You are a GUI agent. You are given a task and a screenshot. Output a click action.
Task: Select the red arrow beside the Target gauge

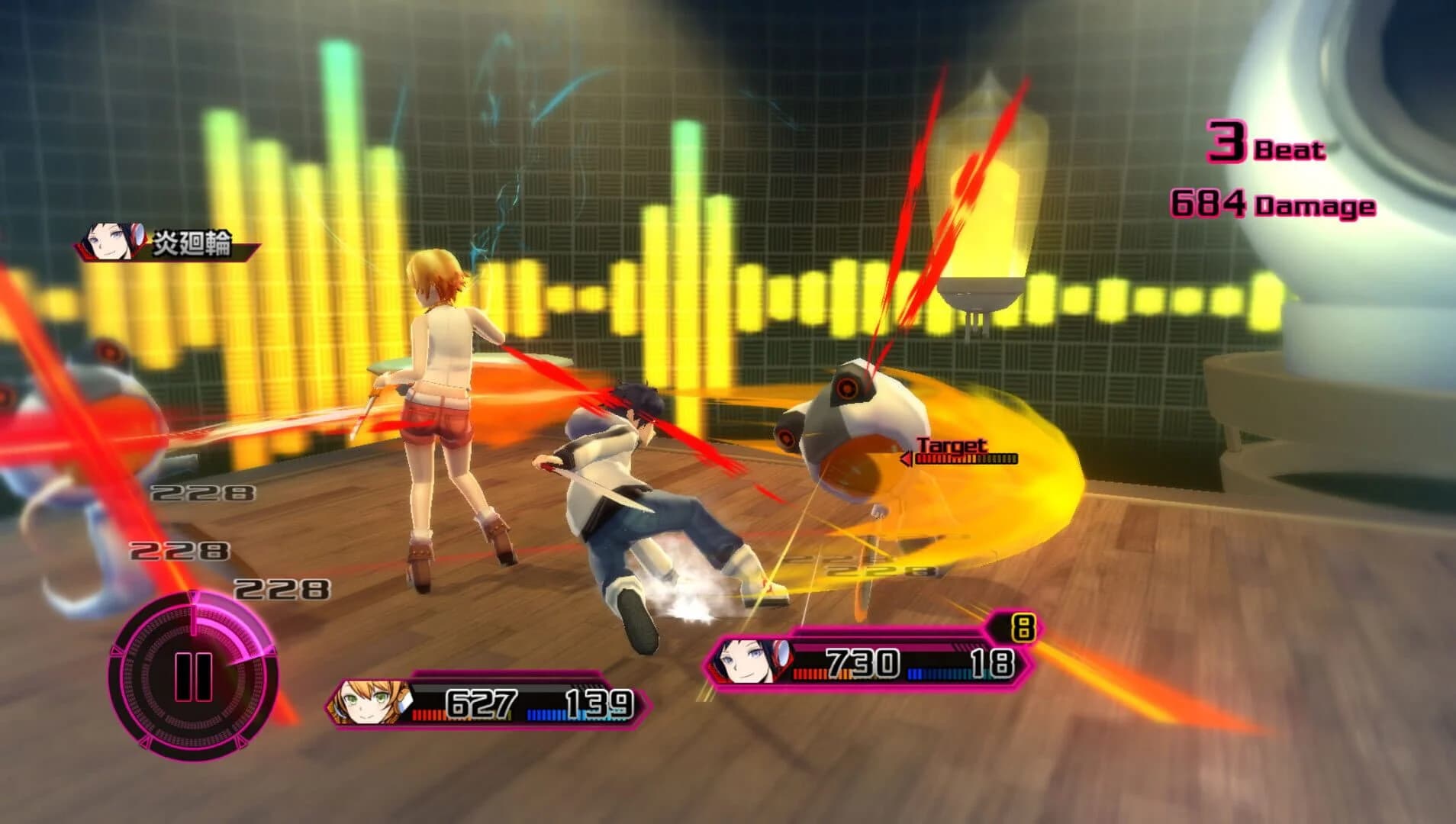pyautogui.click(x=906, y=459)
